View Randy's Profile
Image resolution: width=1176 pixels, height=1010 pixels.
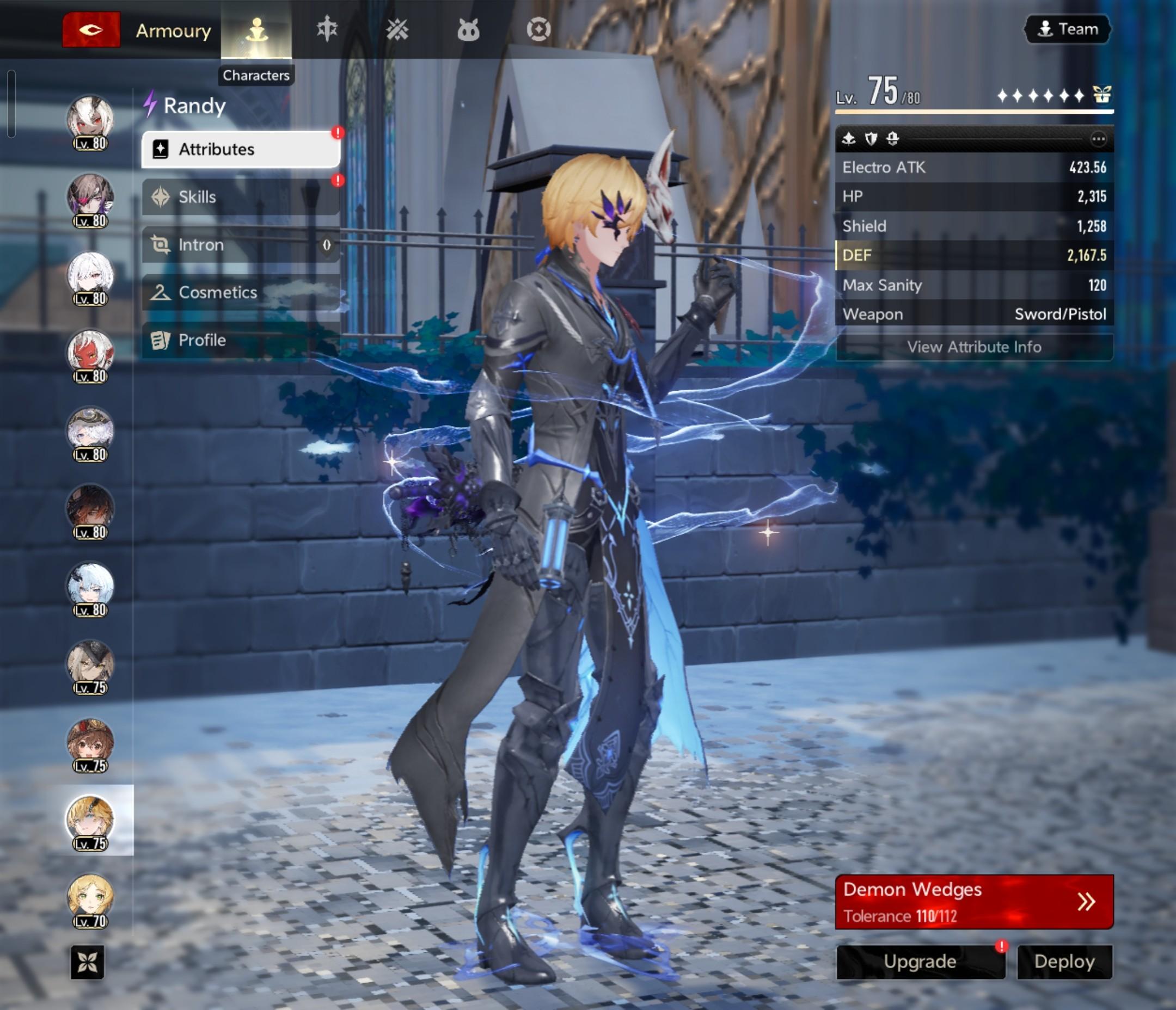pyautogui.click(x=241, y=340)
